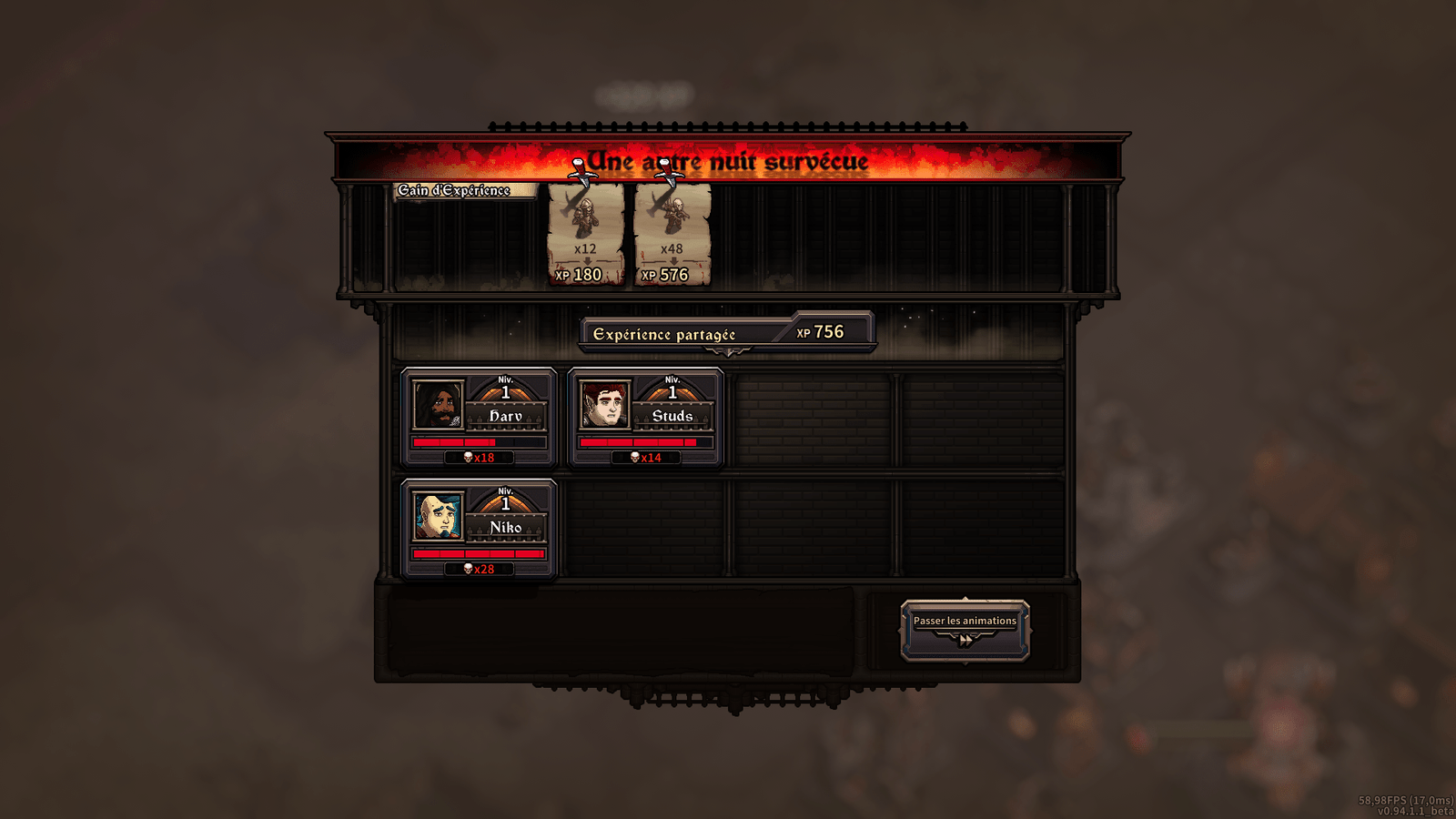Open the Gain d'Expérience header
Image resolution: width=1456 pixels, height=819 pixels.
click(452, 190)
